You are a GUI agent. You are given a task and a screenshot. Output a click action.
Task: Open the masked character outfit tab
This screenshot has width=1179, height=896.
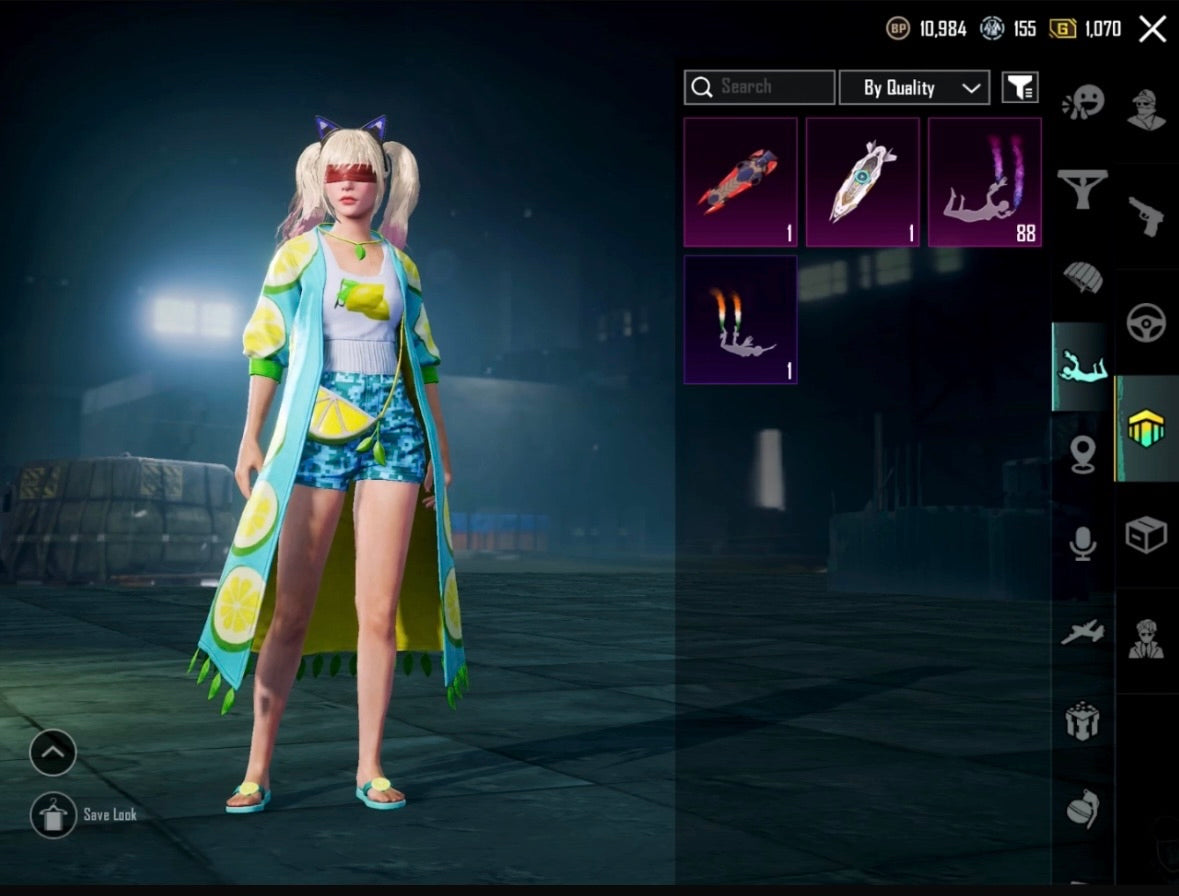point(1146,109)
